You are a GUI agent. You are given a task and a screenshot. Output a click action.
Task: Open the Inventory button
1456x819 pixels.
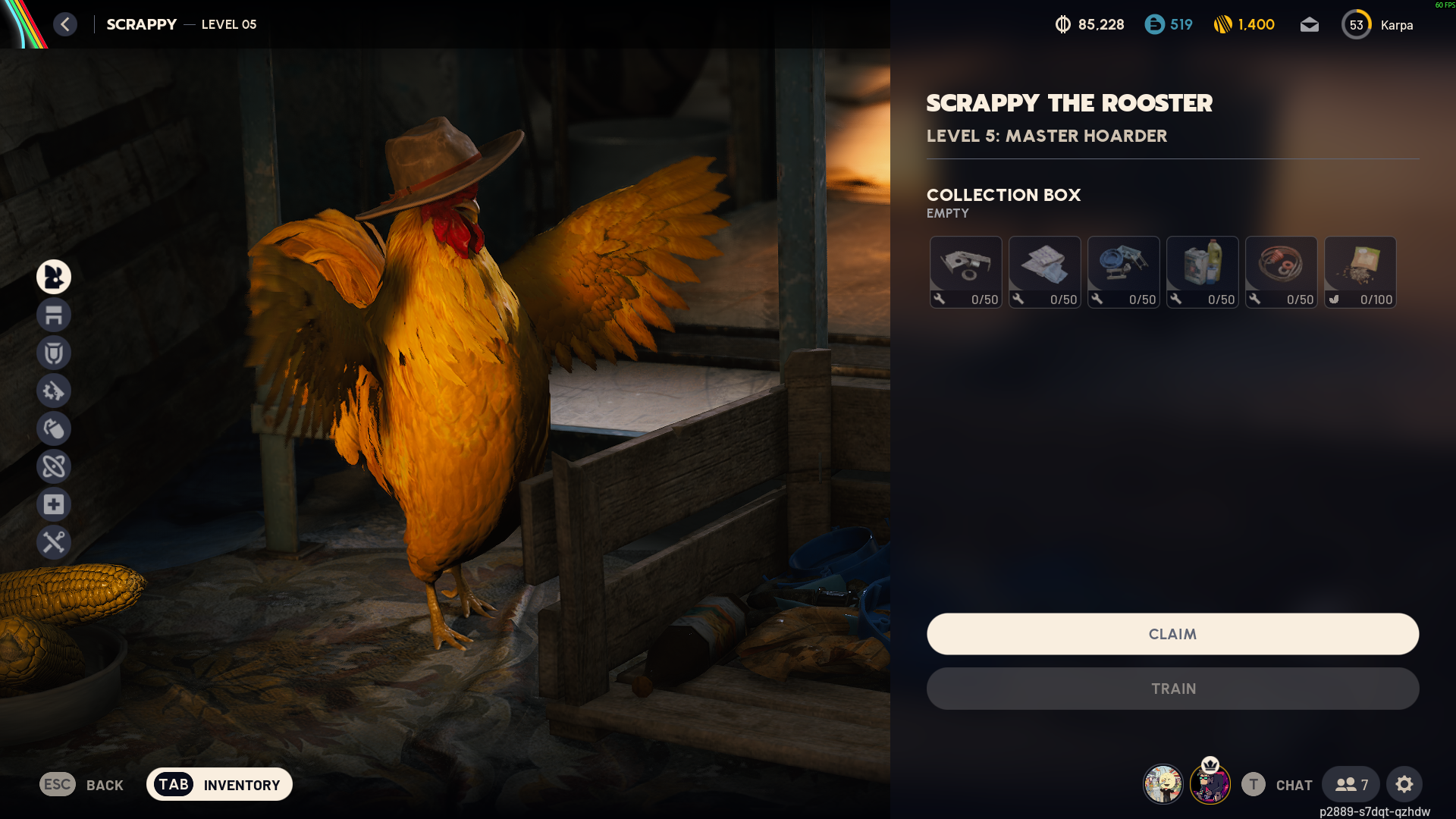219,784
